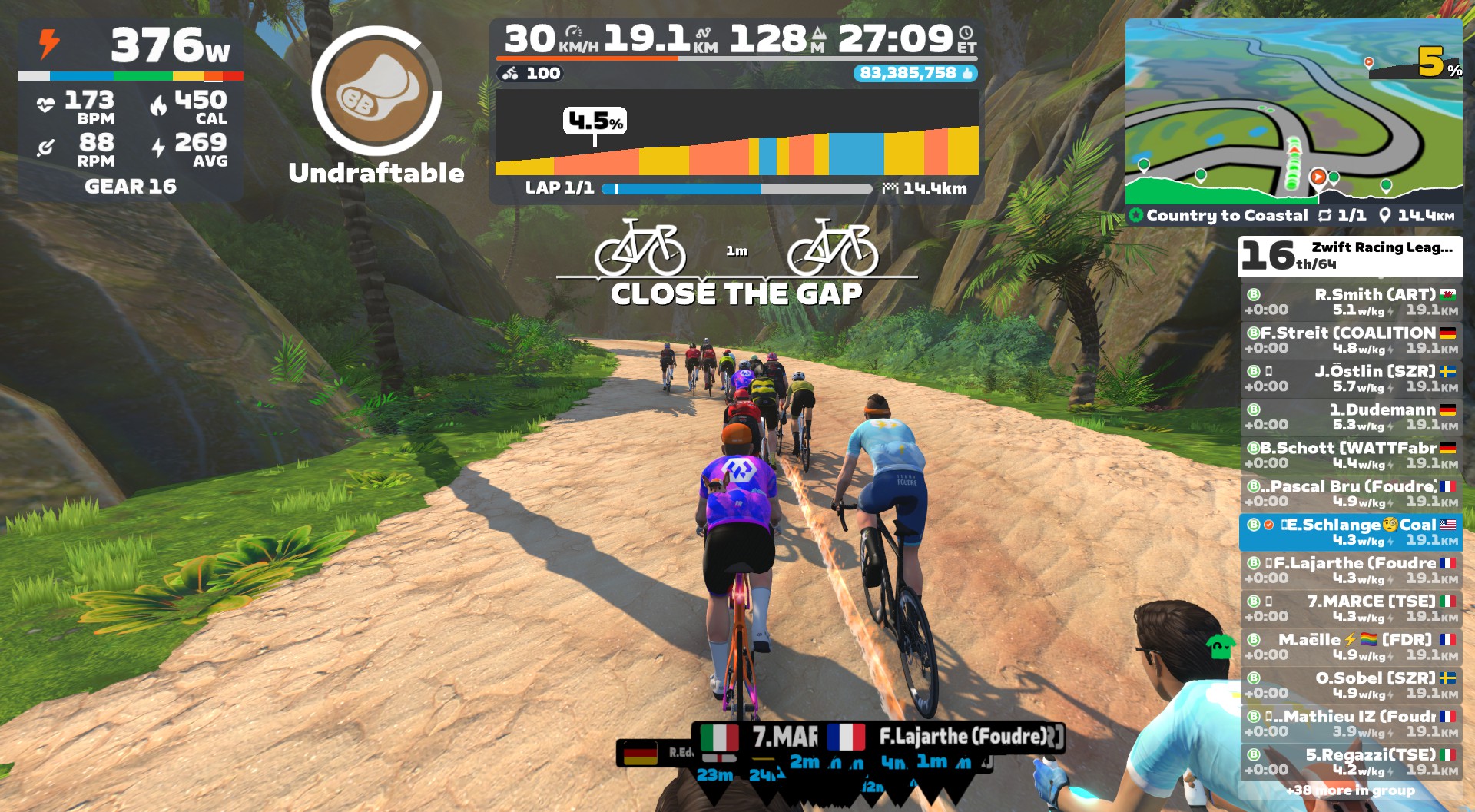The image size is (1475, 812).
Task: Select M.aëlle (FDR) rider row
Action: pyautogui.click(x=1351, y=648)
